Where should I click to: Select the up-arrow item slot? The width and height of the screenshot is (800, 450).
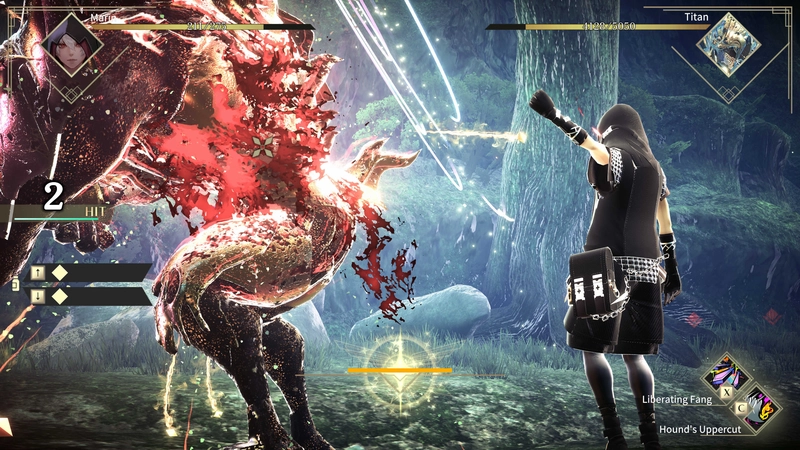coord(38,272)
